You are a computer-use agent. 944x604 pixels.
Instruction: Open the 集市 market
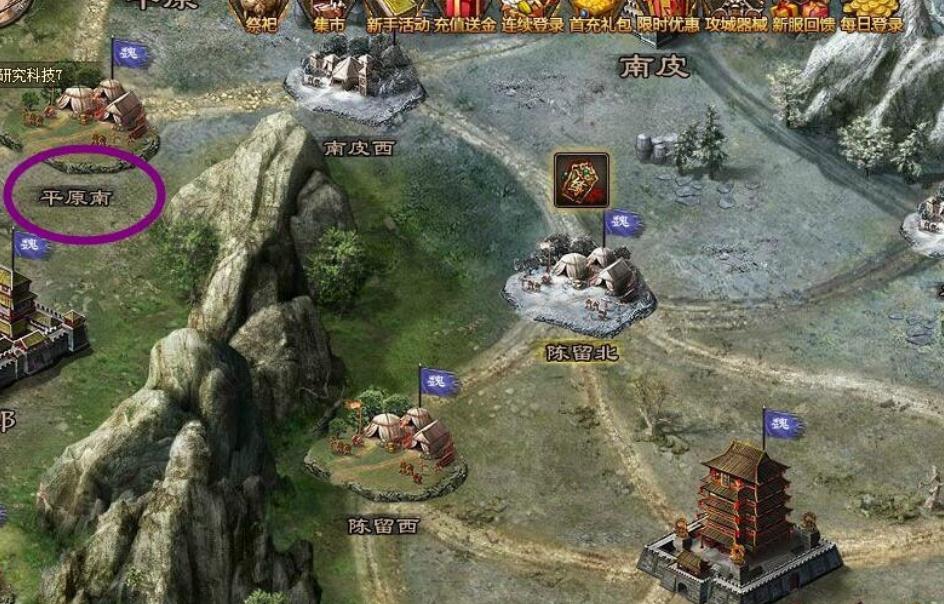tap(322, 14)
